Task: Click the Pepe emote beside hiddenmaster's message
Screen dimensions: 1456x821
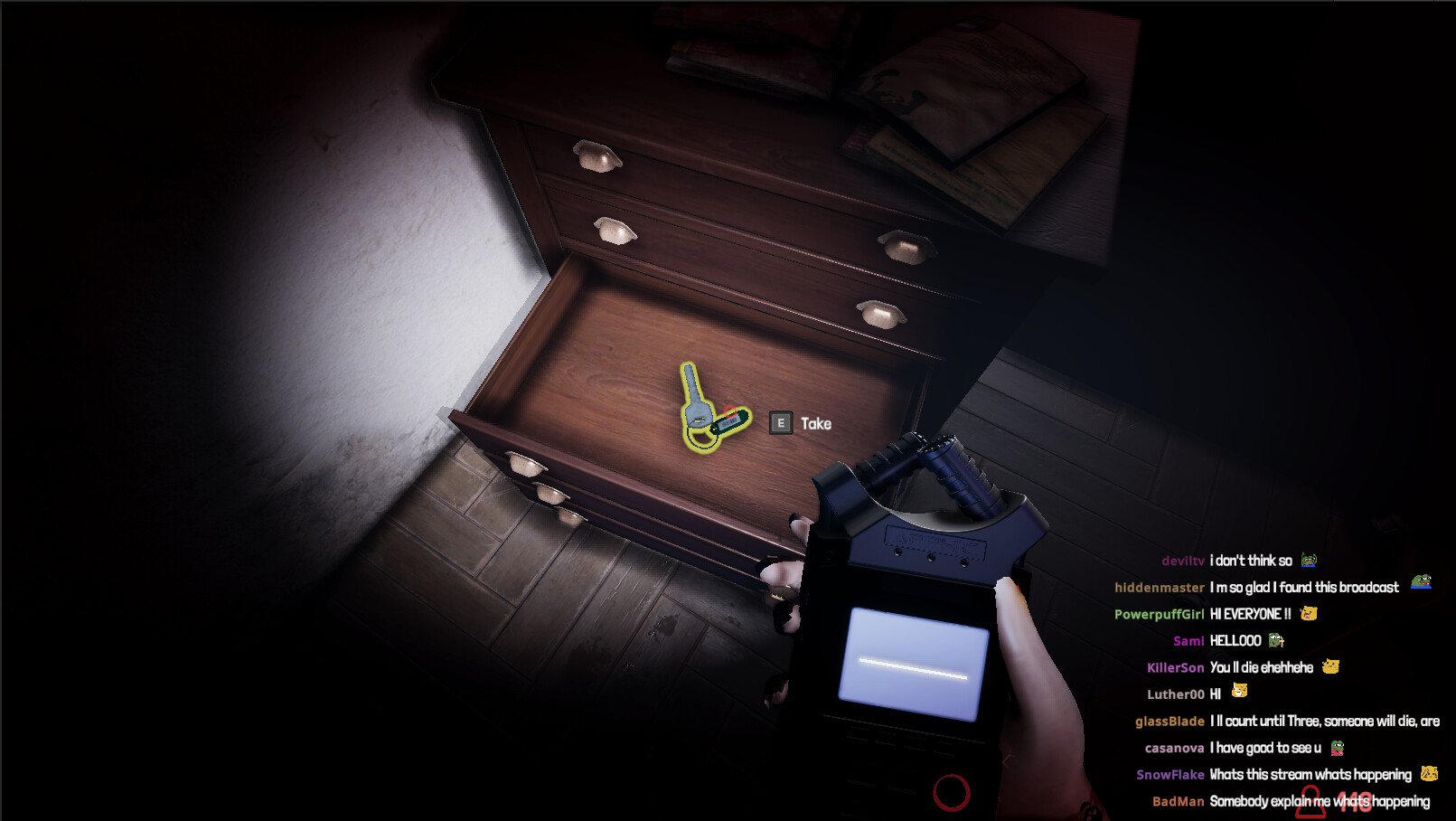Action: (1420, 580)
